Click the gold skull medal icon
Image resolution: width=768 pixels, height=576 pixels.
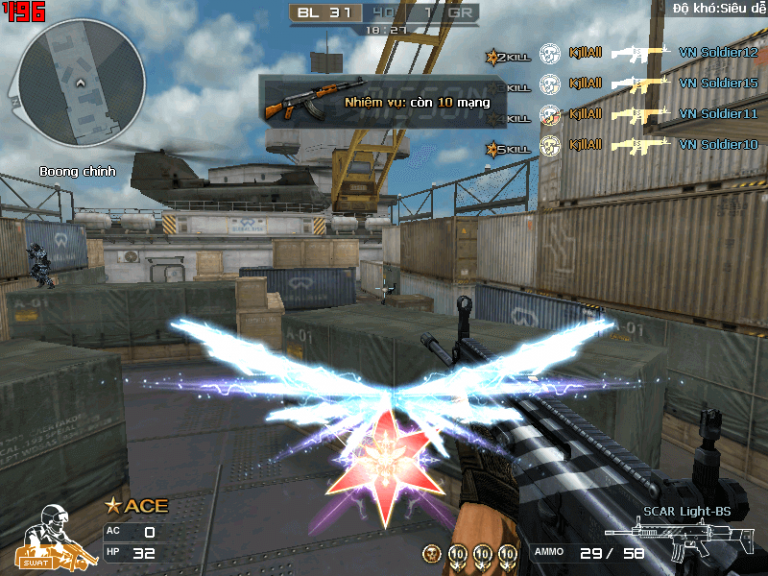[x=432, y=552]
